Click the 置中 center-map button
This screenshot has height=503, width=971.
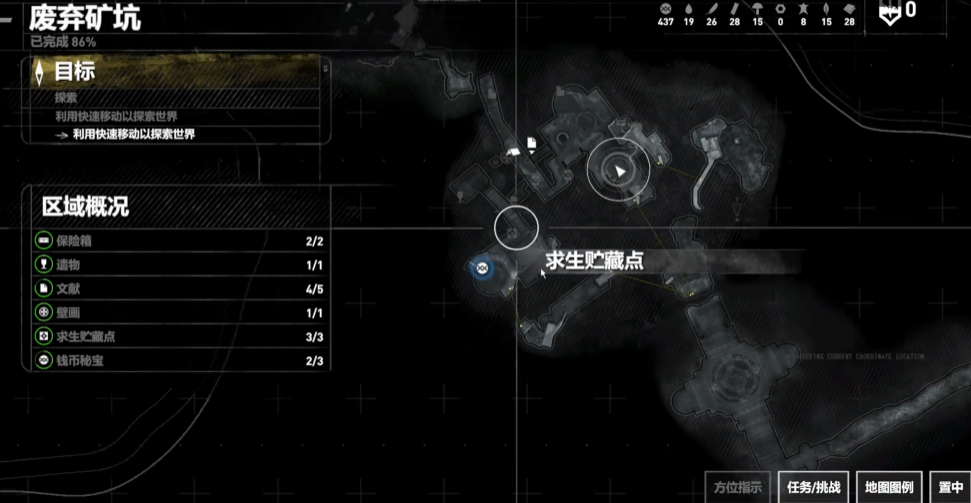(951, 487)
